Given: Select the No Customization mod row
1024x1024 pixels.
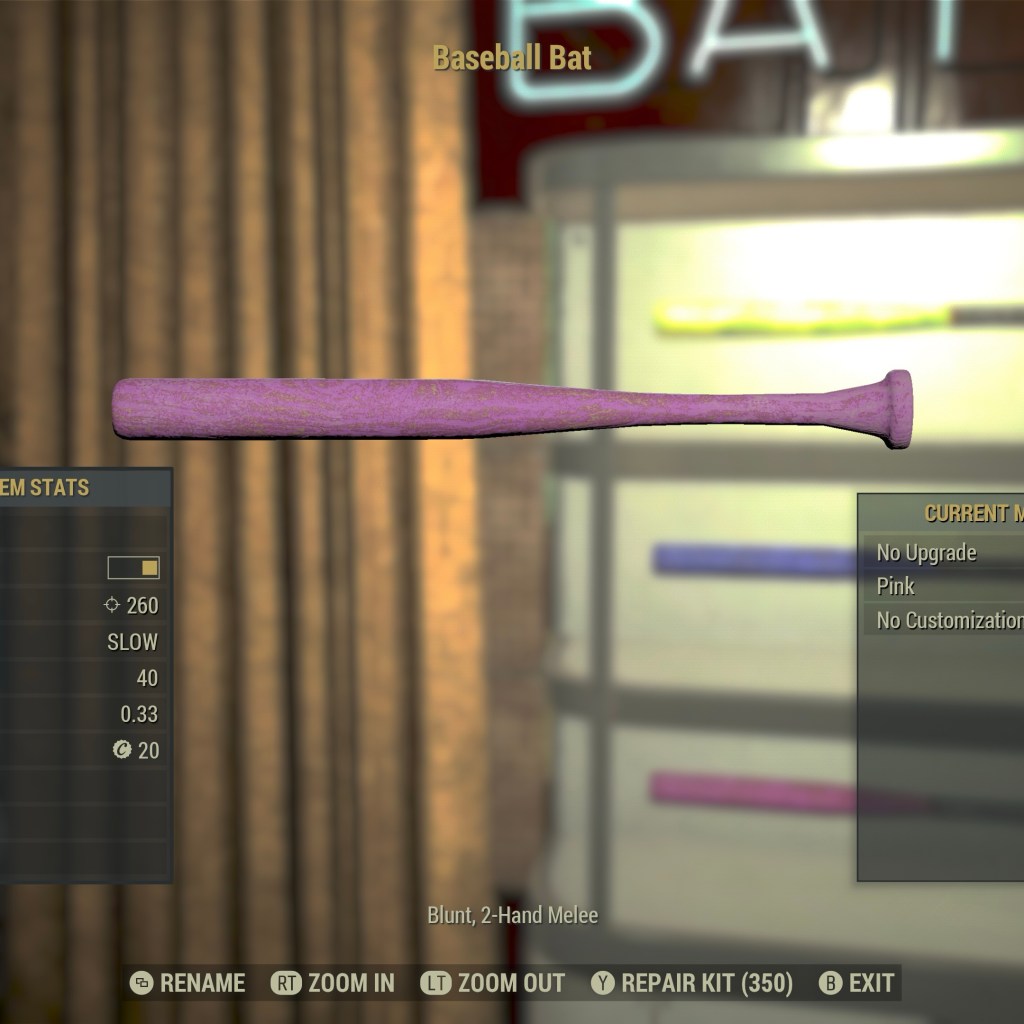Looking at the screenshot, I should 945,620.
